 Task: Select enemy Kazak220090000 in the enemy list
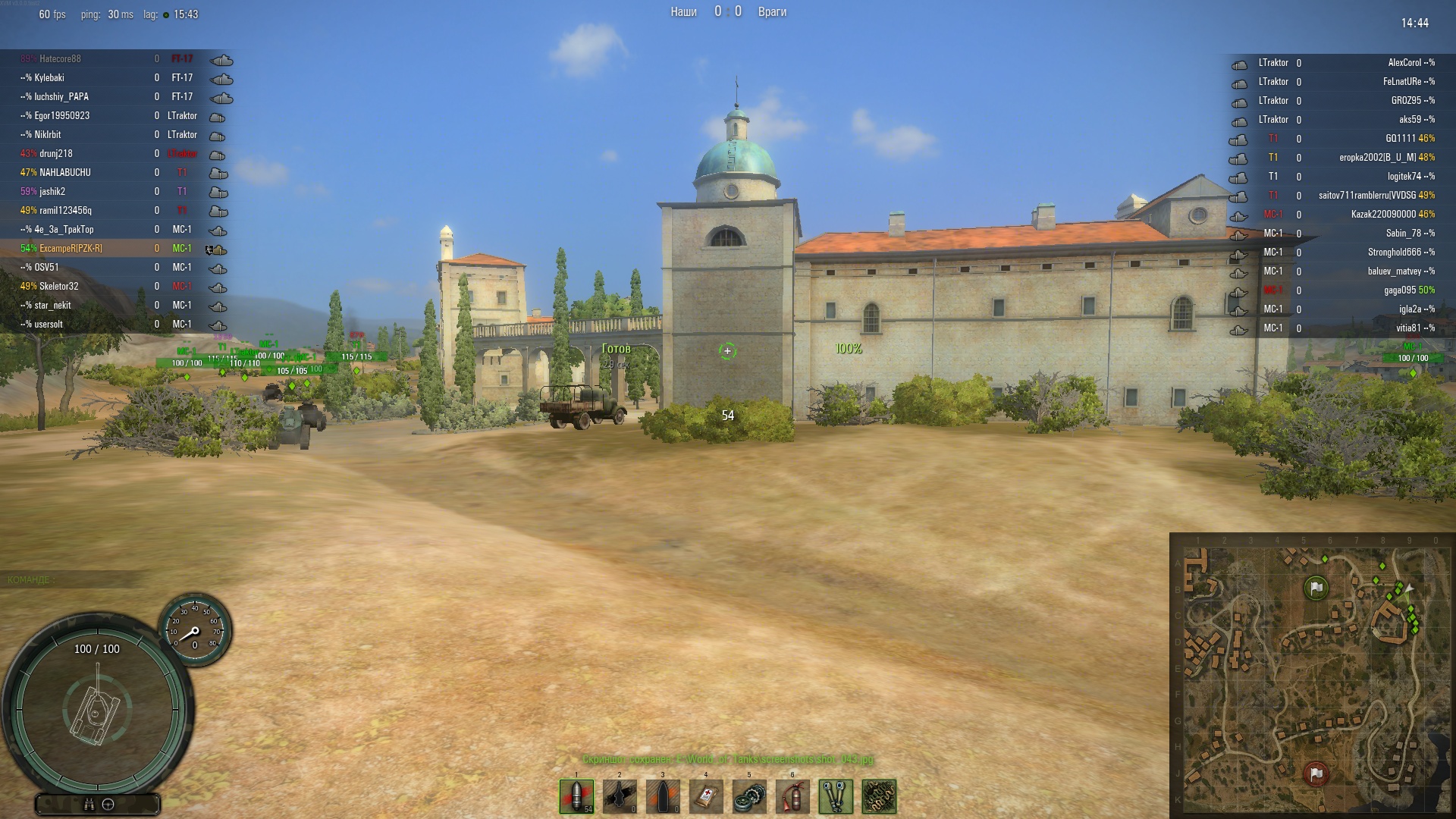[1382, 215]
